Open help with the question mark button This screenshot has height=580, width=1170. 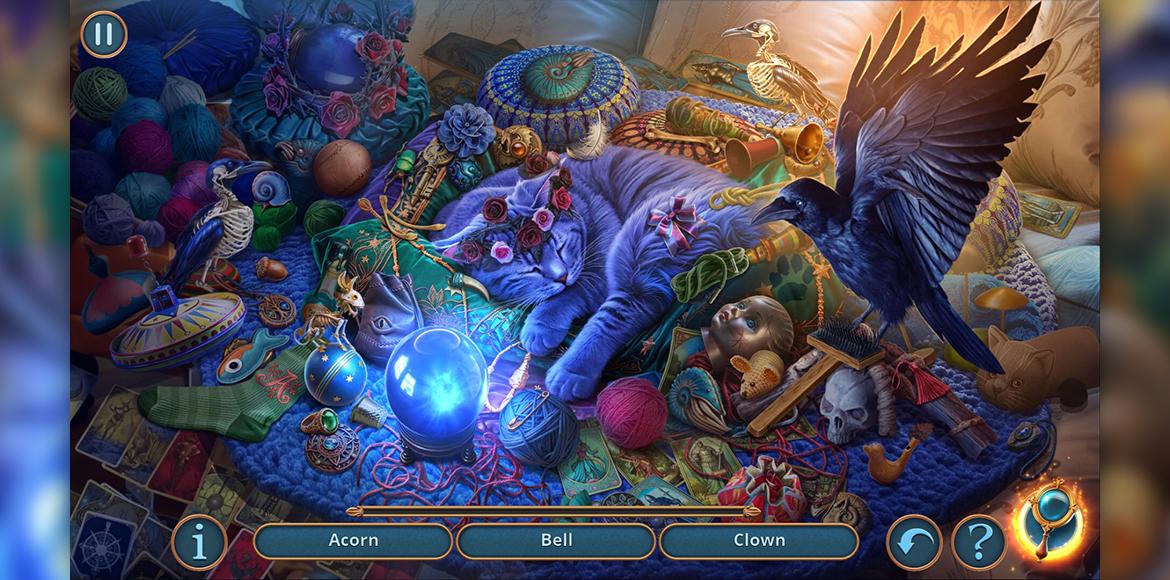click(977, 543)
